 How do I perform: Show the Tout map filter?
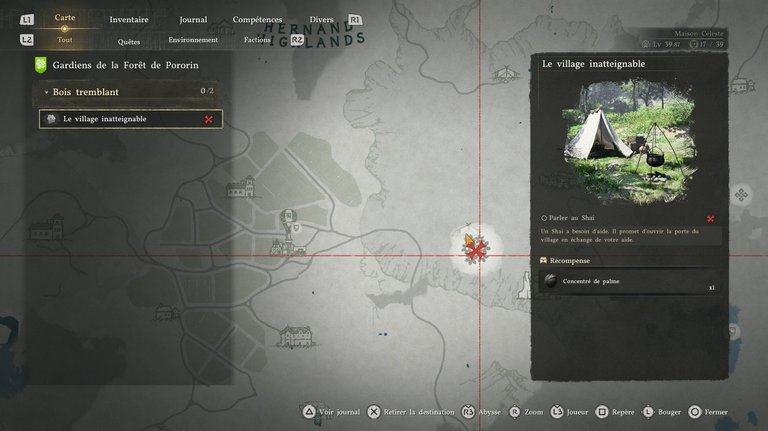(x=65, y=41)
